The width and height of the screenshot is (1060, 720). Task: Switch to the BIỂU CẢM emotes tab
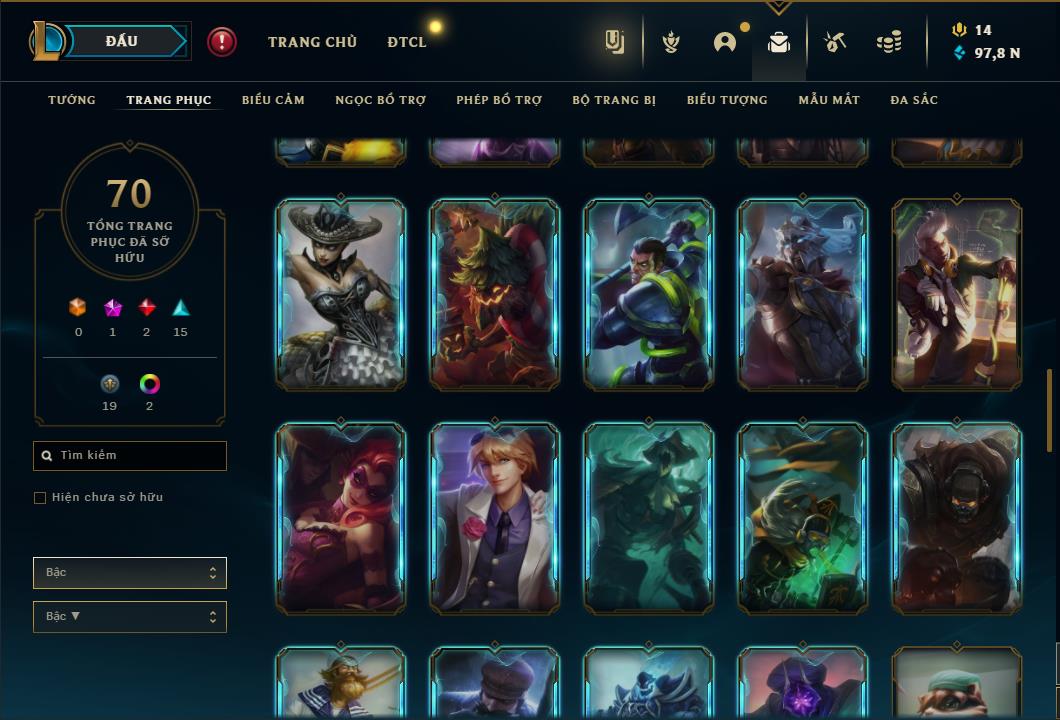coord(273,100)
